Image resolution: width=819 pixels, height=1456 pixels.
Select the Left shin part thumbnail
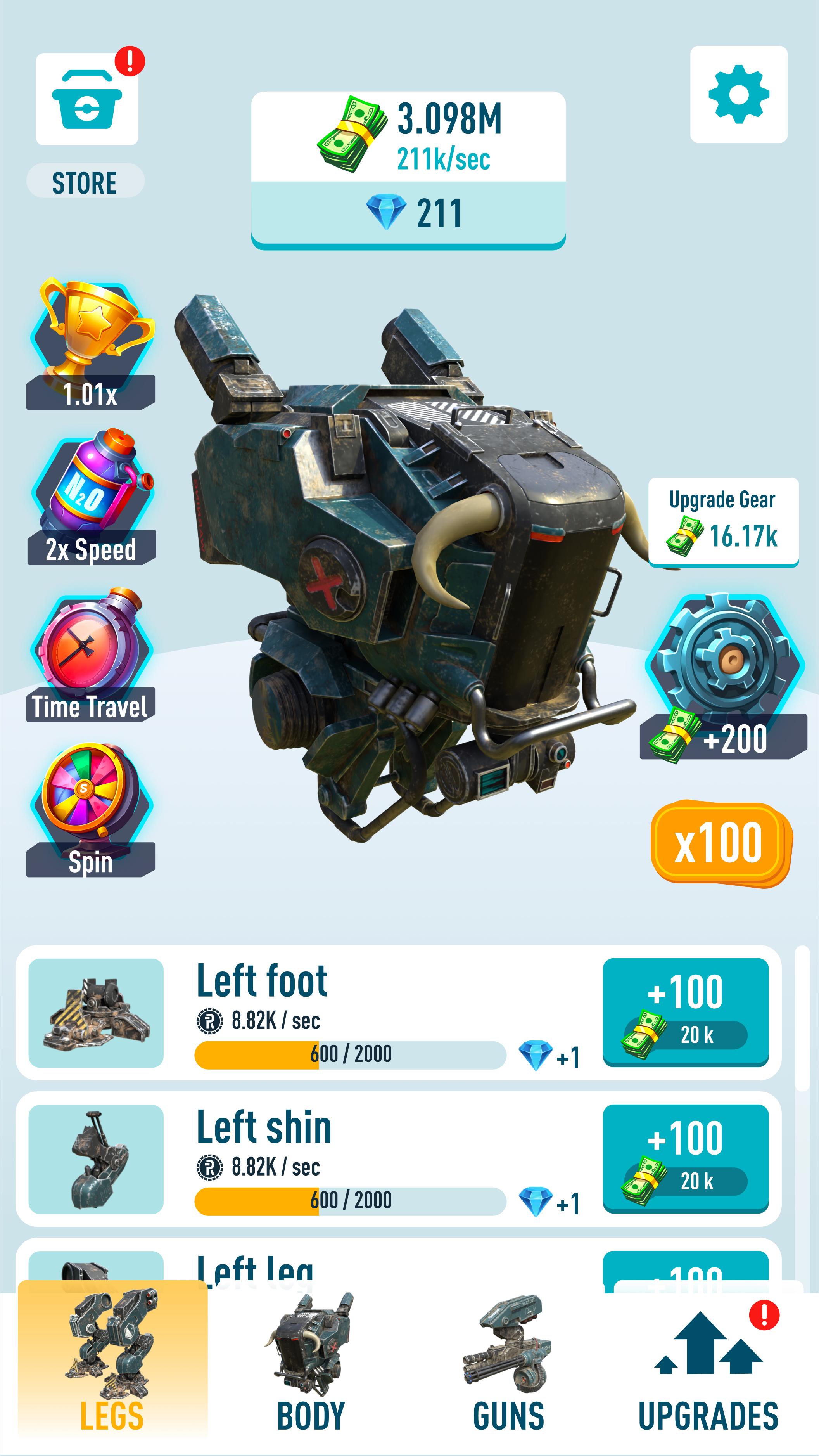point(96,1159)
